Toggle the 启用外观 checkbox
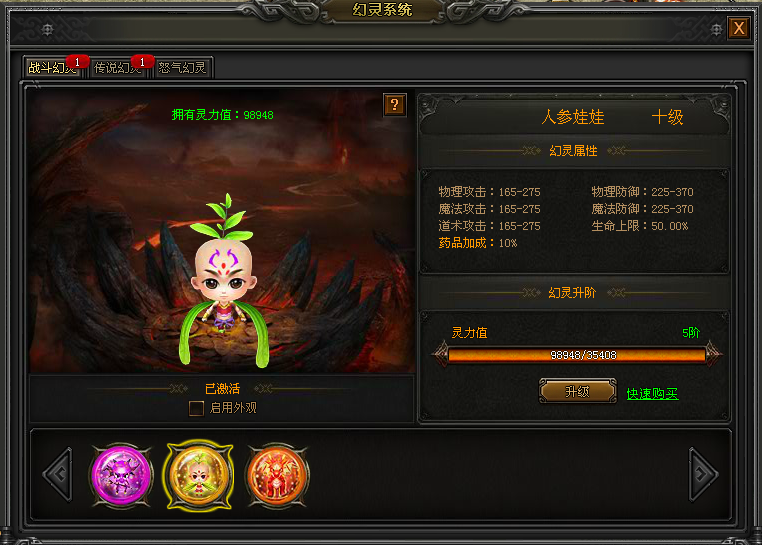This screenshot has height=545, width=762. 197,408
